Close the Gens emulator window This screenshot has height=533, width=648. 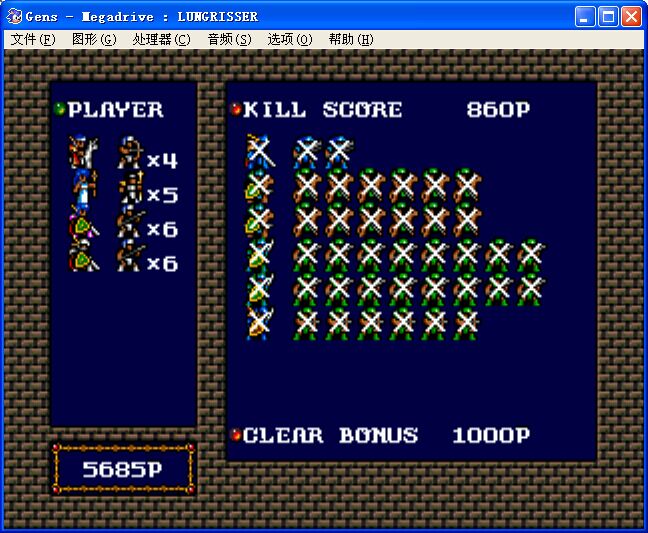631,16
